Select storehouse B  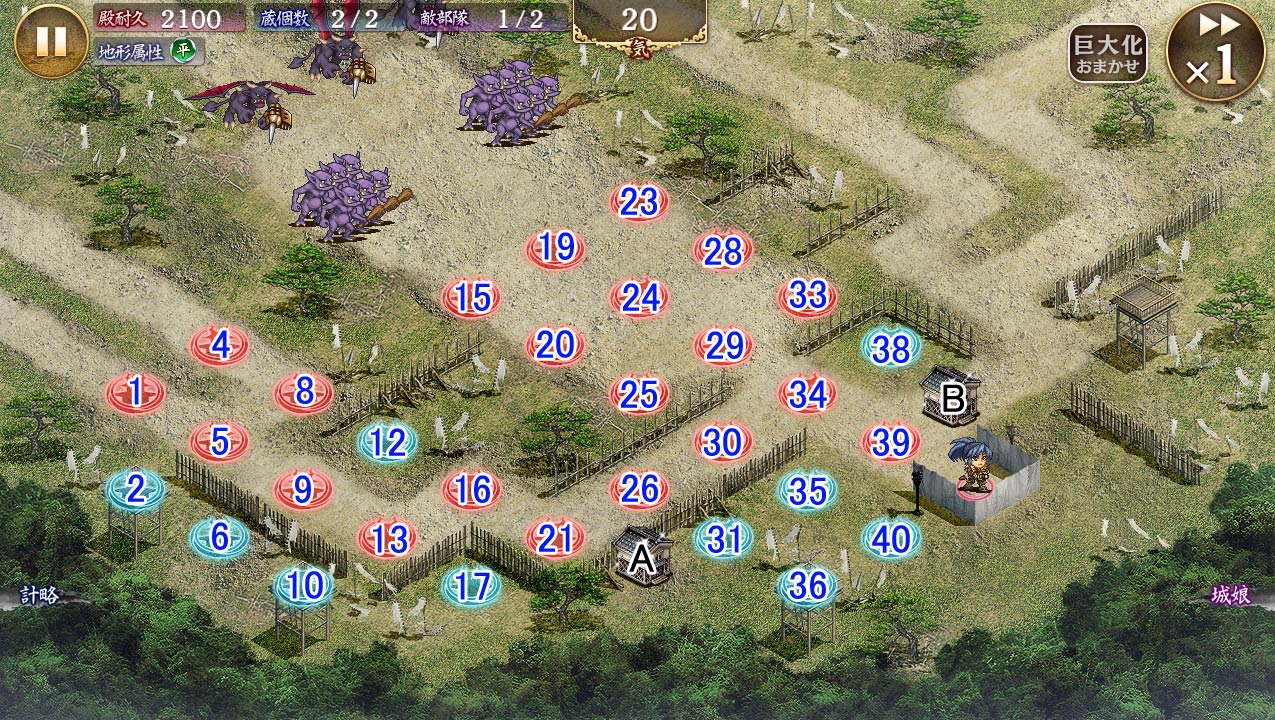pyautogui.click(x=951, y=396)
